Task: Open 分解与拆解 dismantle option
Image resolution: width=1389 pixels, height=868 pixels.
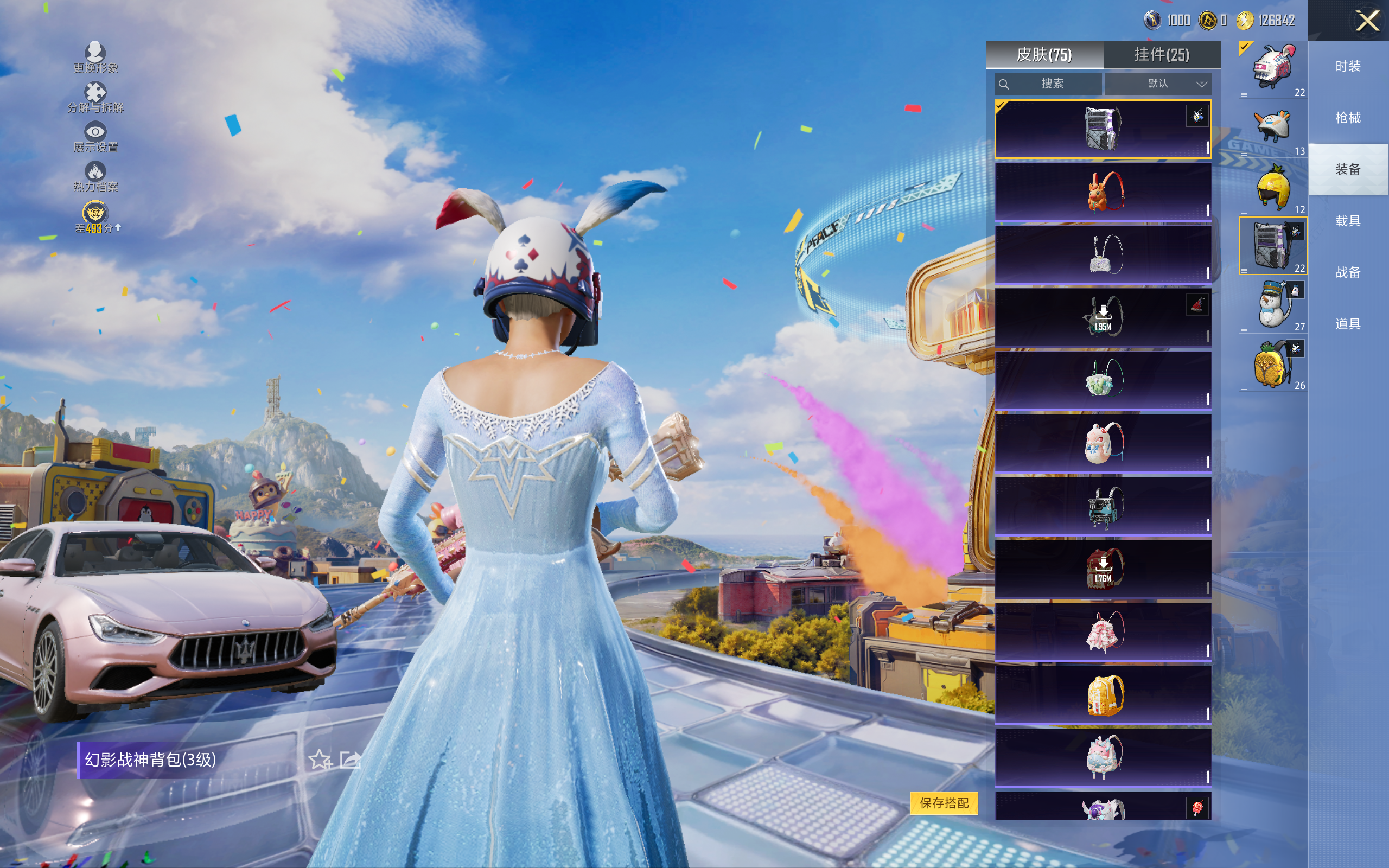Action: 95,97
